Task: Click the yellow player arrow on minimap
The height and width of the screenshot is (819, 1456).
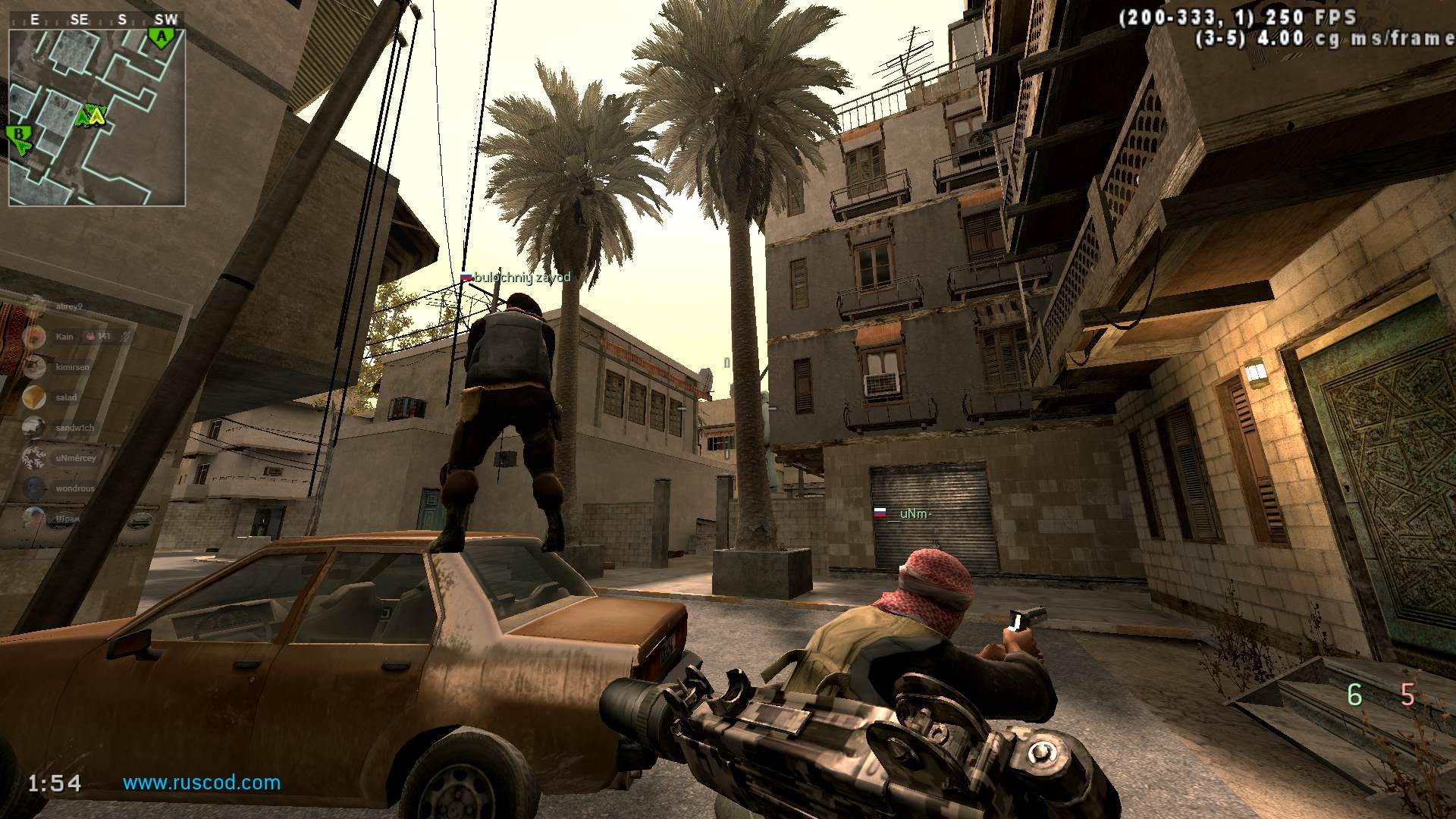Action: (96, 116)
